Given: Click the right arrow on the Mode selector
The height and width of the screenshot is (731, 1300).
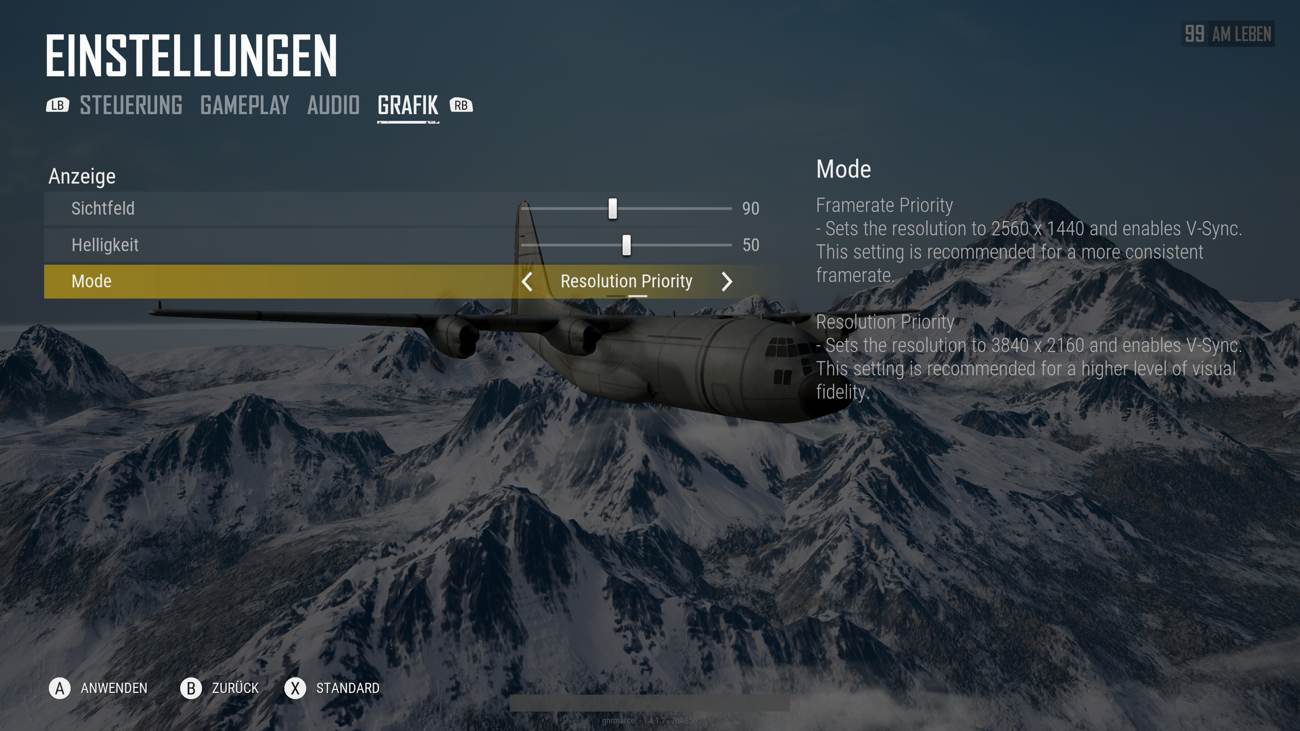Looking at the screenshot, I should click(x=727, y=281).
